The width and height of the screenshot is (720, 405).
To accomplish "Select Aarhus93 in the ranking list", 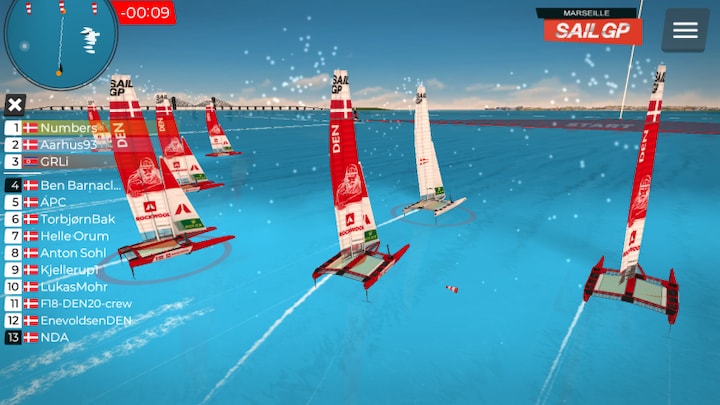I will (68, 144).
